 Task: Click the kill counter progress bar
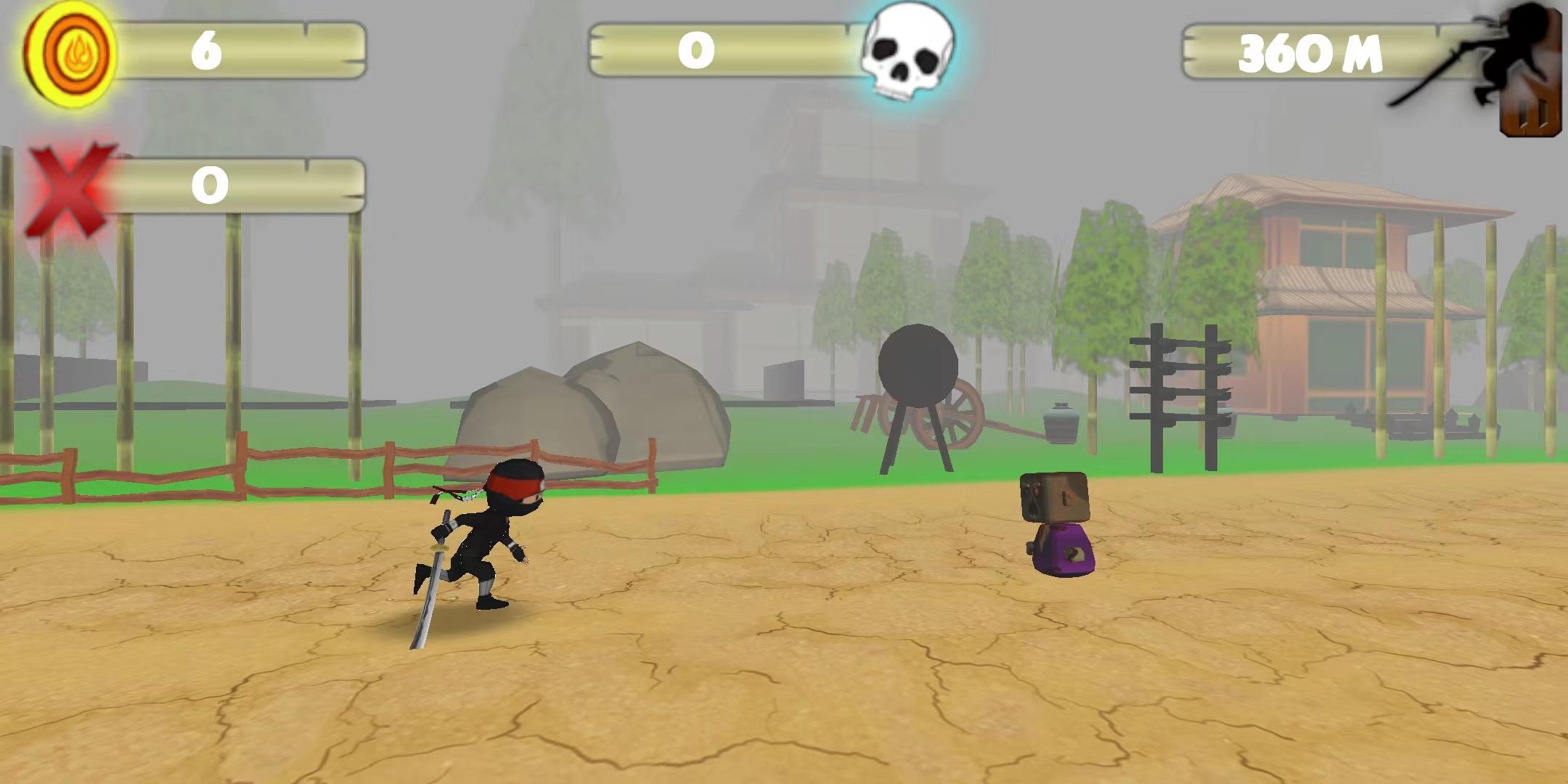tap(719, 51)
